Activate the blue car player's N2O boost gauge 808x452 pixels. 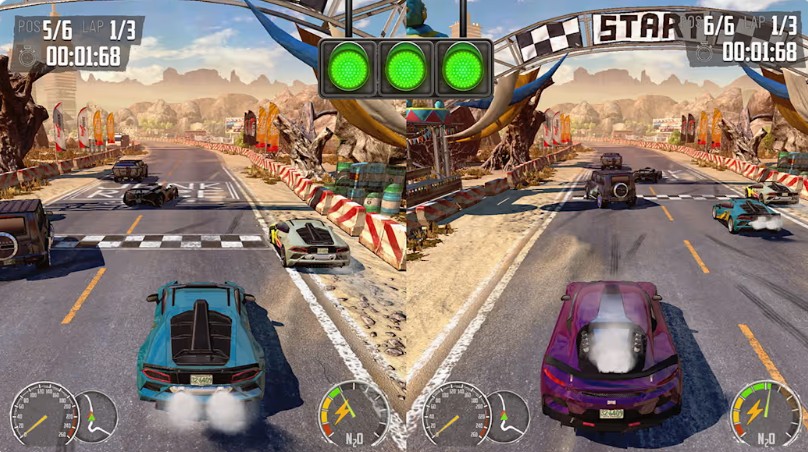[353, 412]
